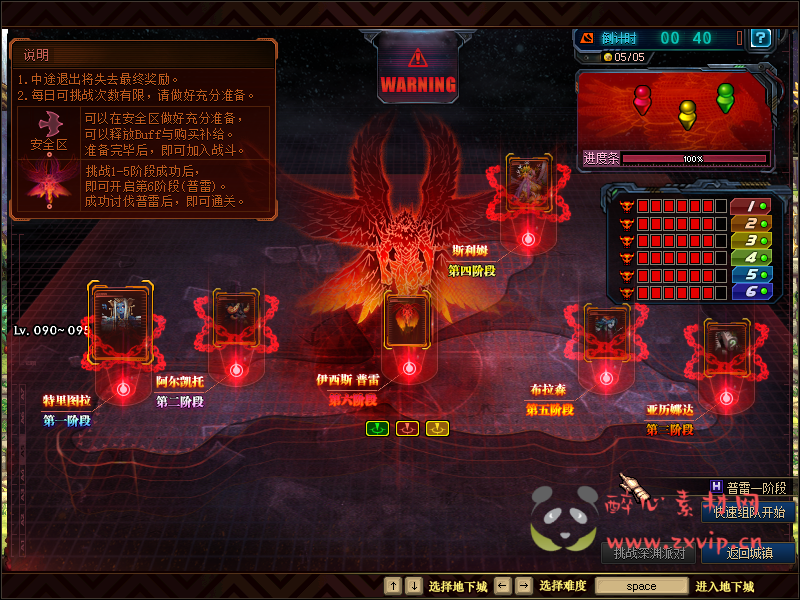The image size is (800, 600).
Task: Choose the third stage dungeon card 亚历娜达
Action: pyautogui.click(x=721, y=346)
